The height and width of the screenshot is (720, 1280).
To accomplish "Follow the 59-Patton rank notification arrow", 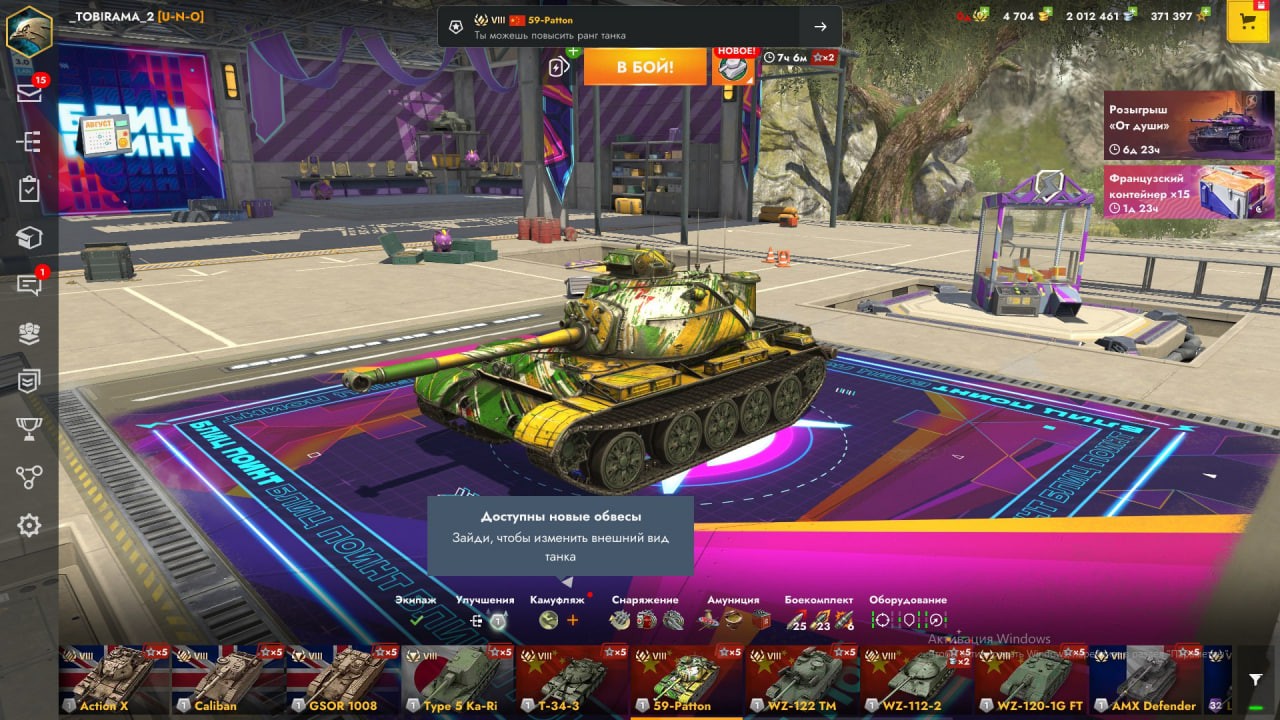I will (820, 27).
